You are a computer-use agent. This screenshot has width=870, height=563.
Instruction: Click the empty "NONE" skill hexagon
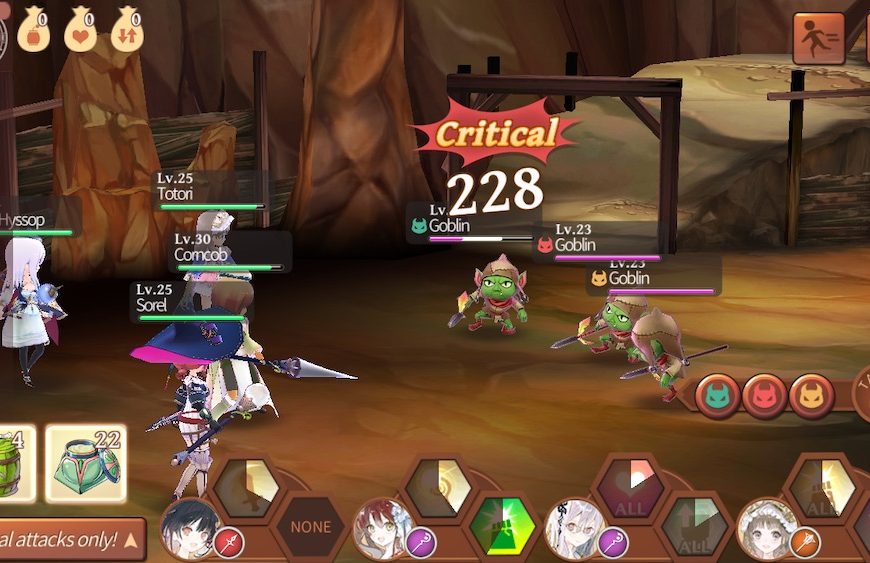tap(310, 526)
